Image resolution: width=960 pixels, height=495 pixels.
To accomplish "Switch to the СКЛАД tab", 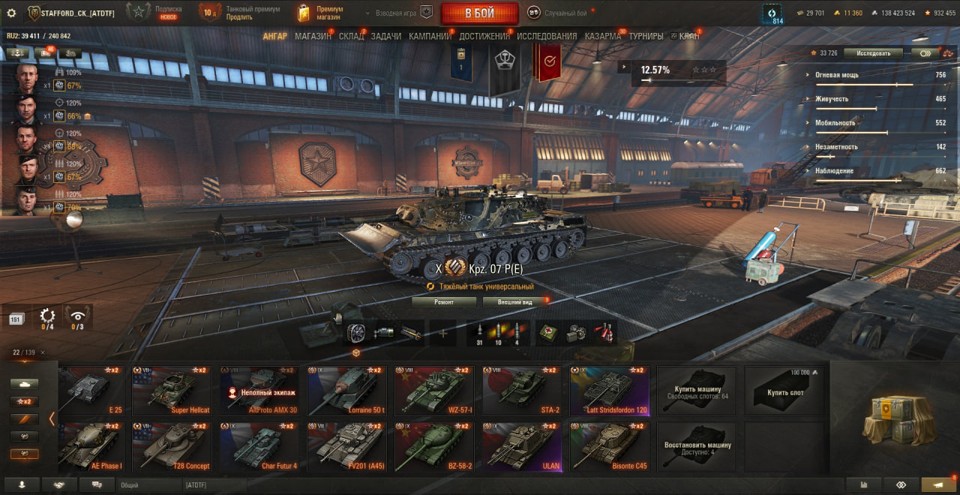I will tap(352, 36).
